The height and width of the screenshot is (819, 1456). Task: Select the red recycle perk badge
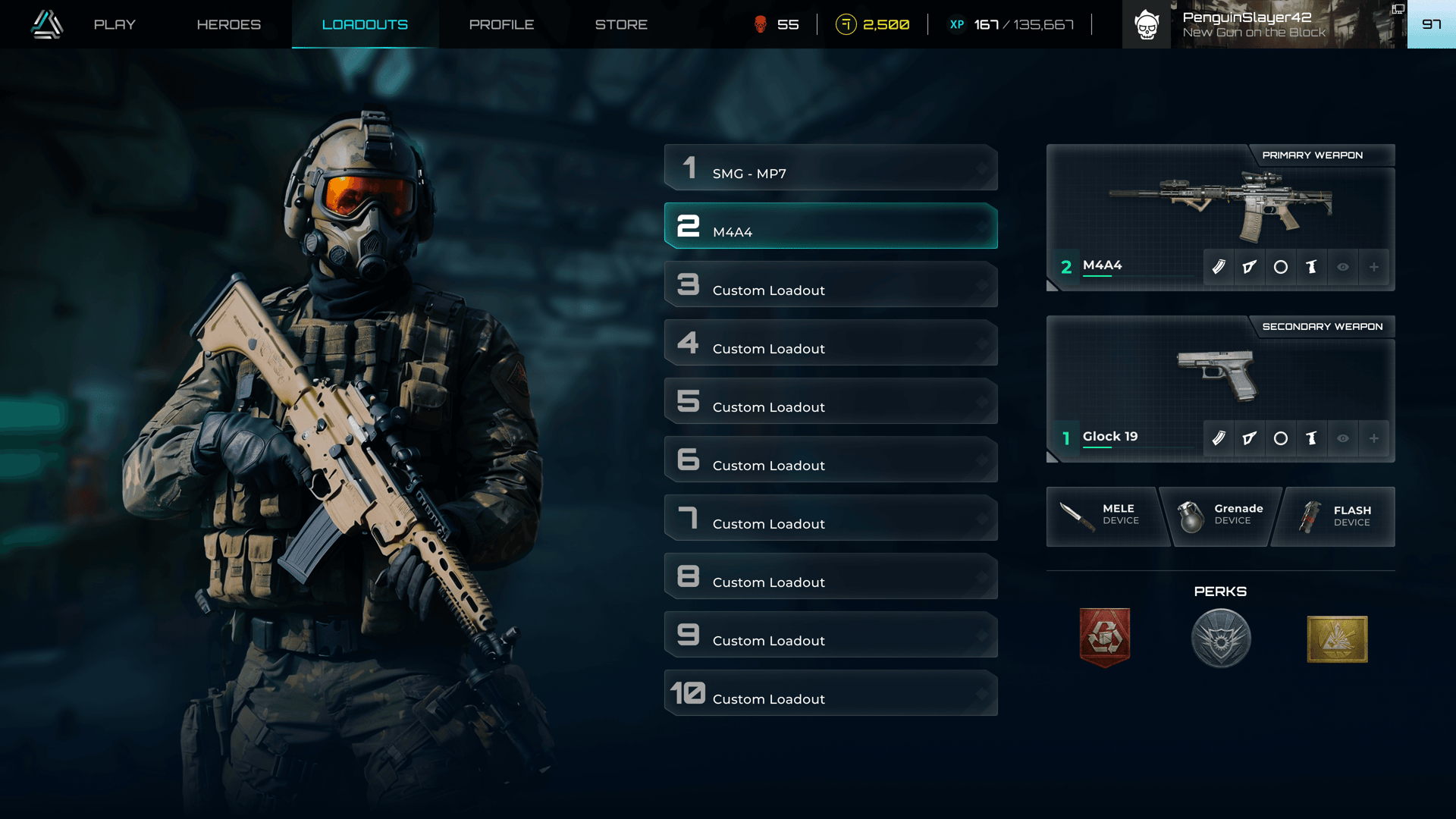[1105, 638]
